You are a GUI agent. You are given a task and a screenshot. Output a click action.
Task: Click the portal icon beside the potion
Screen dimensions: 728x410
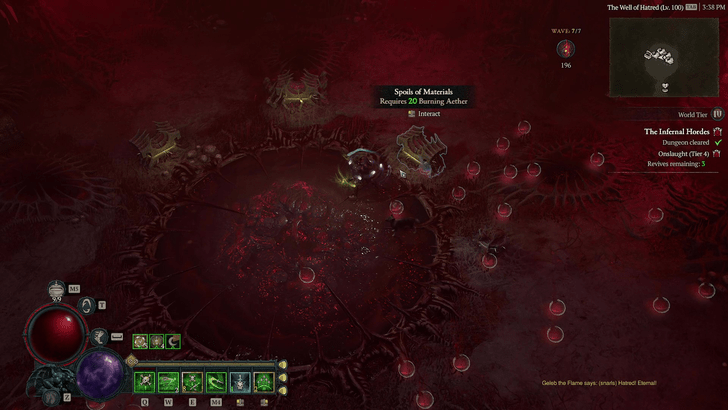(89, 306)
